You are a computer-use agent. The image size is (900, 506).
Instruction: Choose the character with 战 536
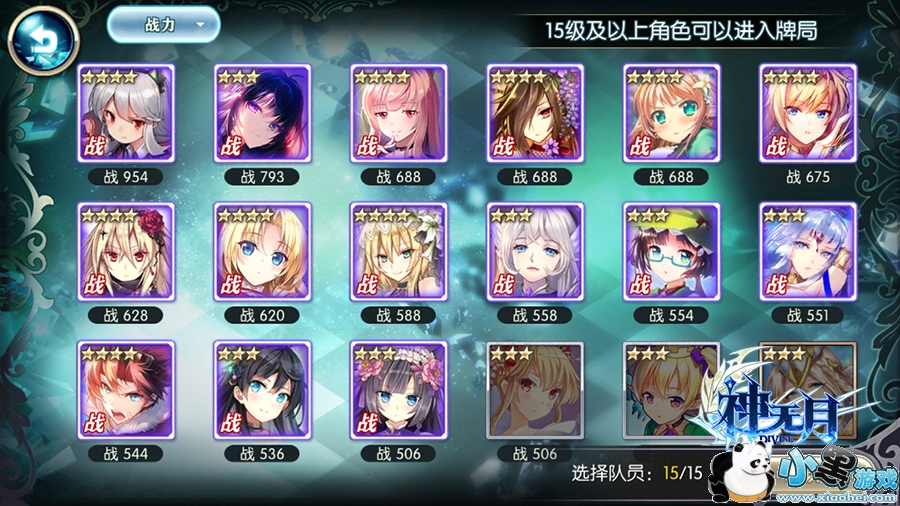(x=262, y=389)
